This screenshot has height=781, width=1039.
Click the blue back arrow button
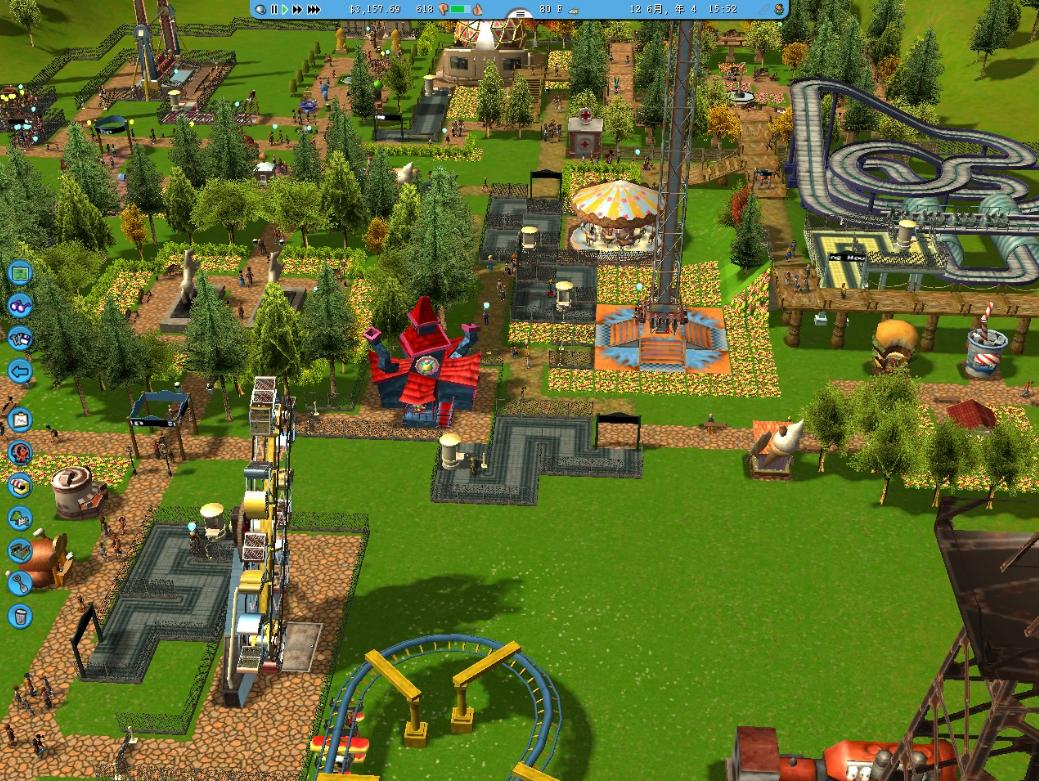point(19,371)
